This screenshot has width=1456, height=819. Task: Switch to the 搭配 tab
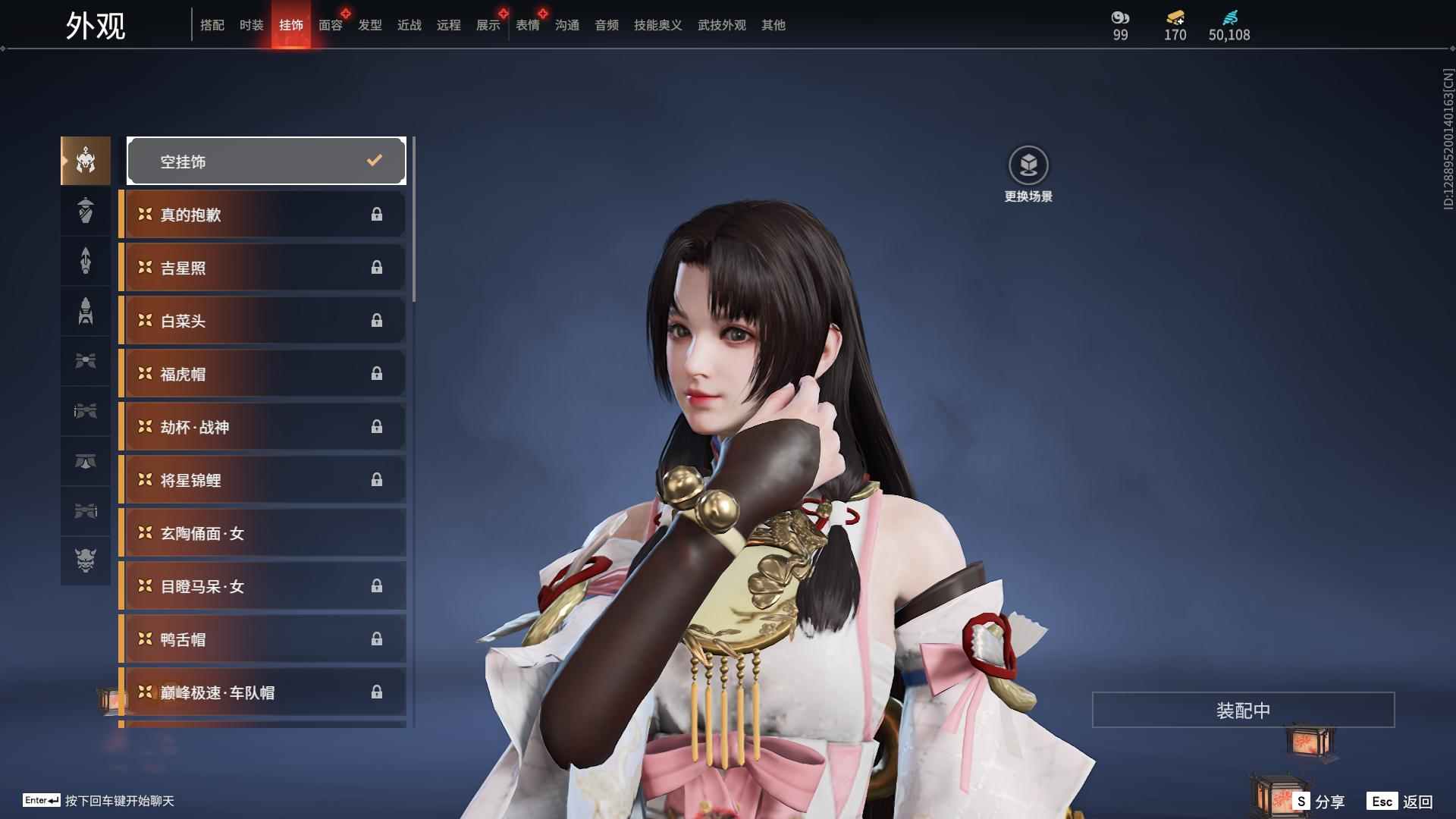click(212, 25)
